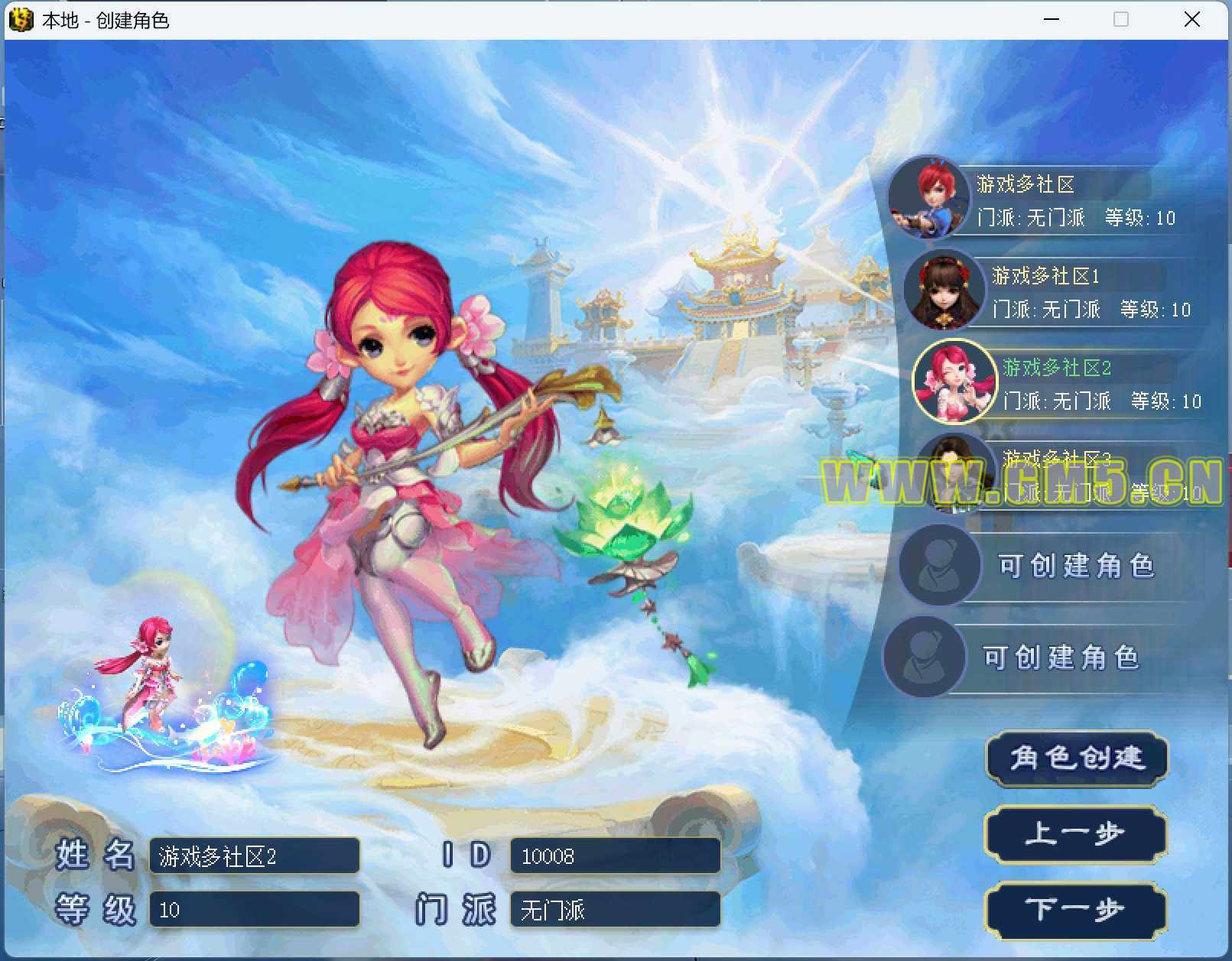Minimize the game window

coord(1052,20)
